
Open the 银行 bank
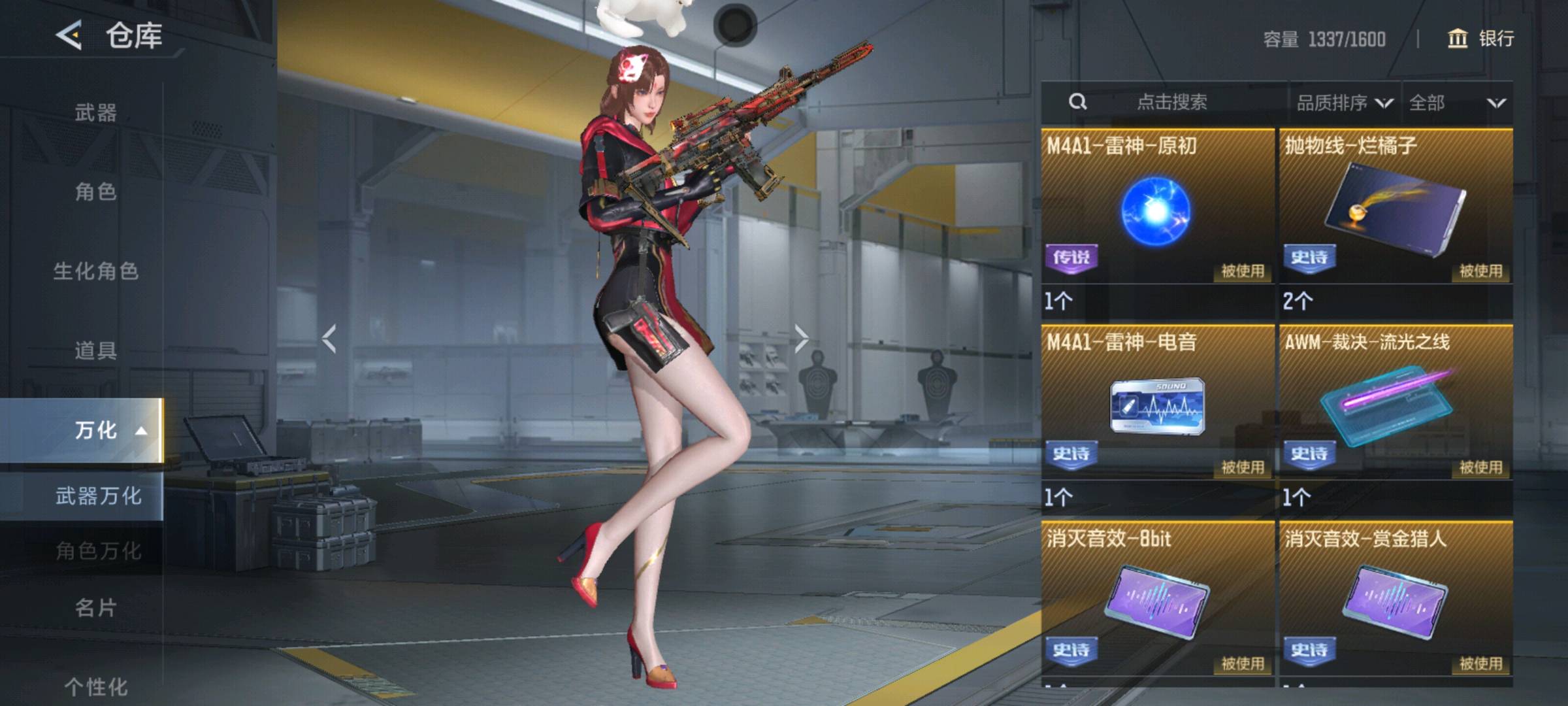(1480, 39)
